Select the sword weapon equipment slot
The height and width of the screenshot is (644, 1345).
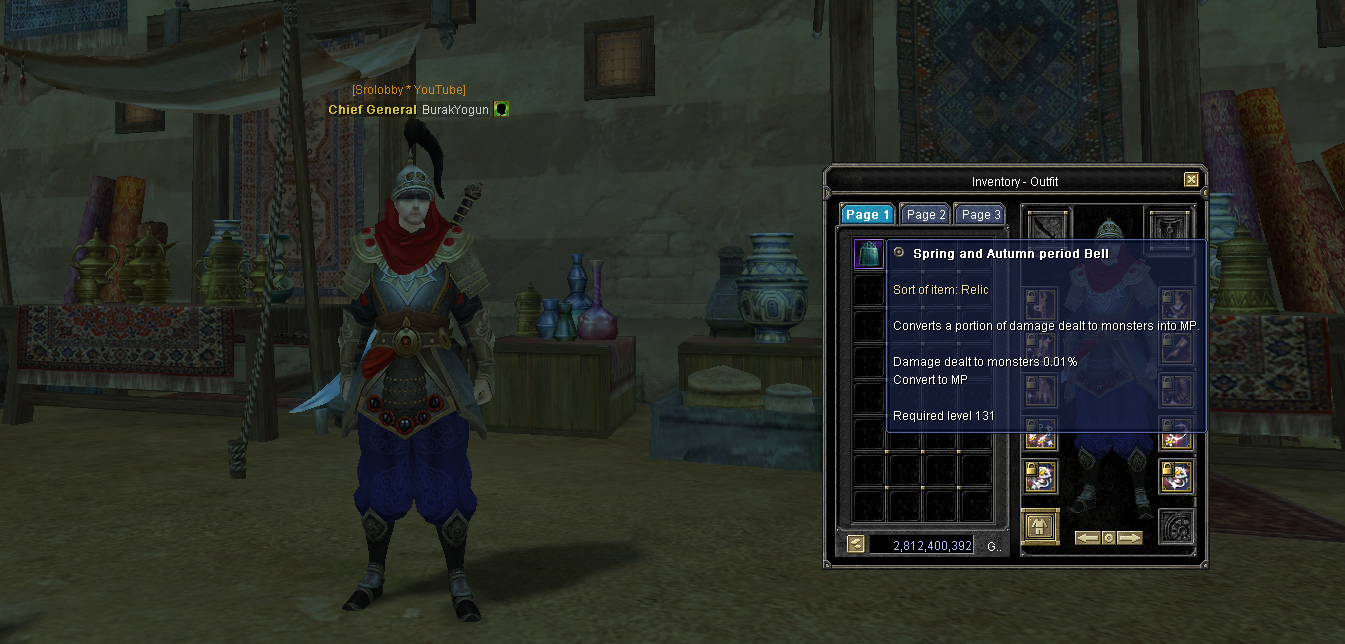coord(1048,226)
